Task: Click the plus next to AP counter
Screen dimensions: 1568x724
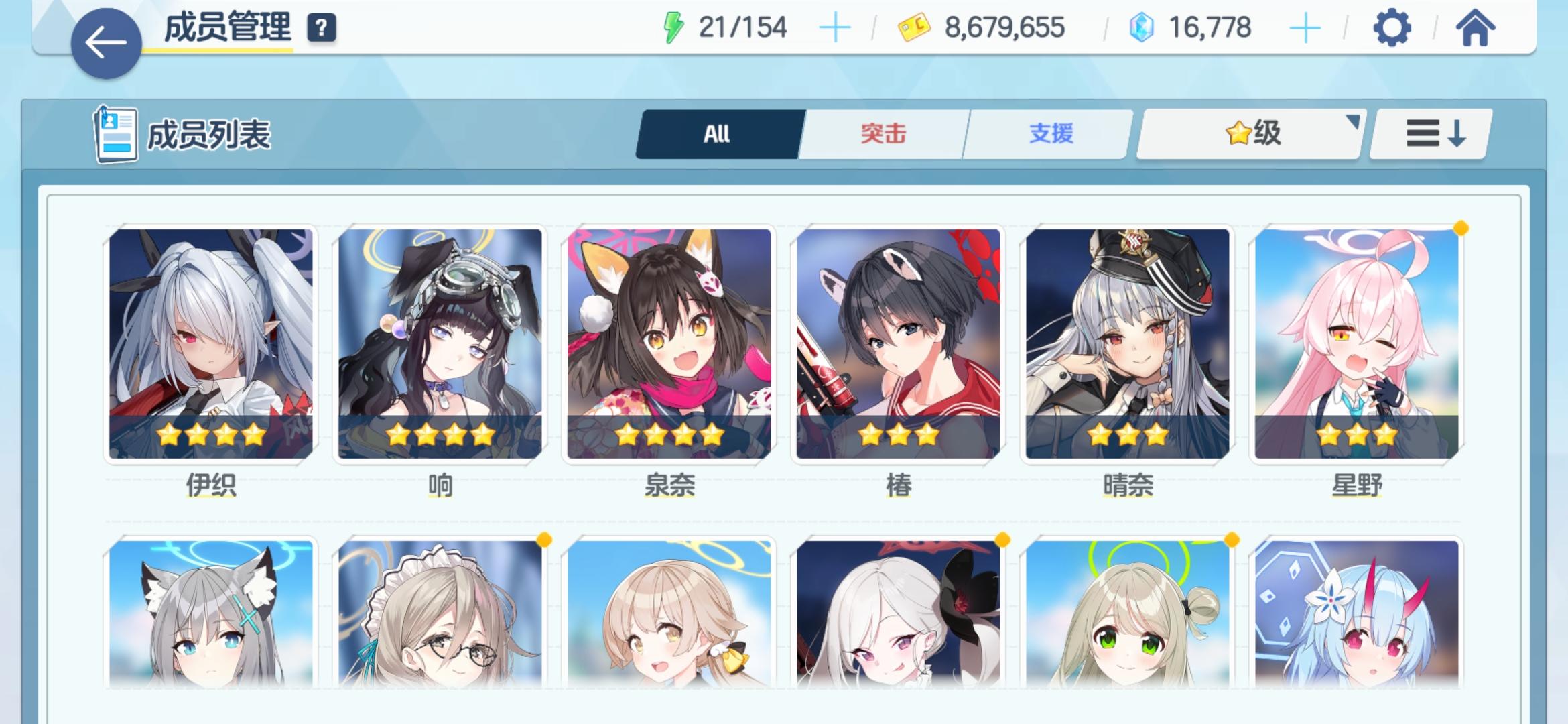Action: pos(833,27)
